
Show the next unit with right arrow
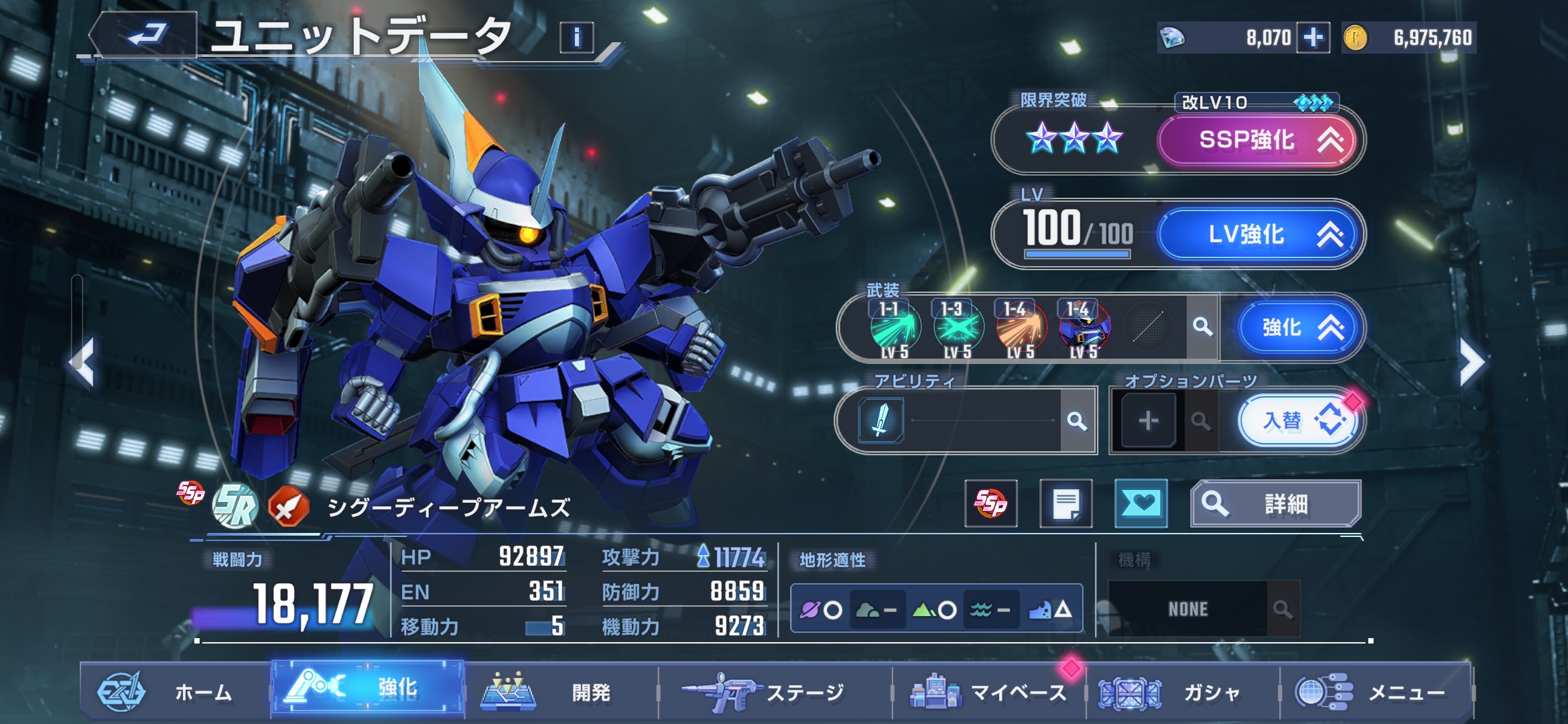point(1472,363)
